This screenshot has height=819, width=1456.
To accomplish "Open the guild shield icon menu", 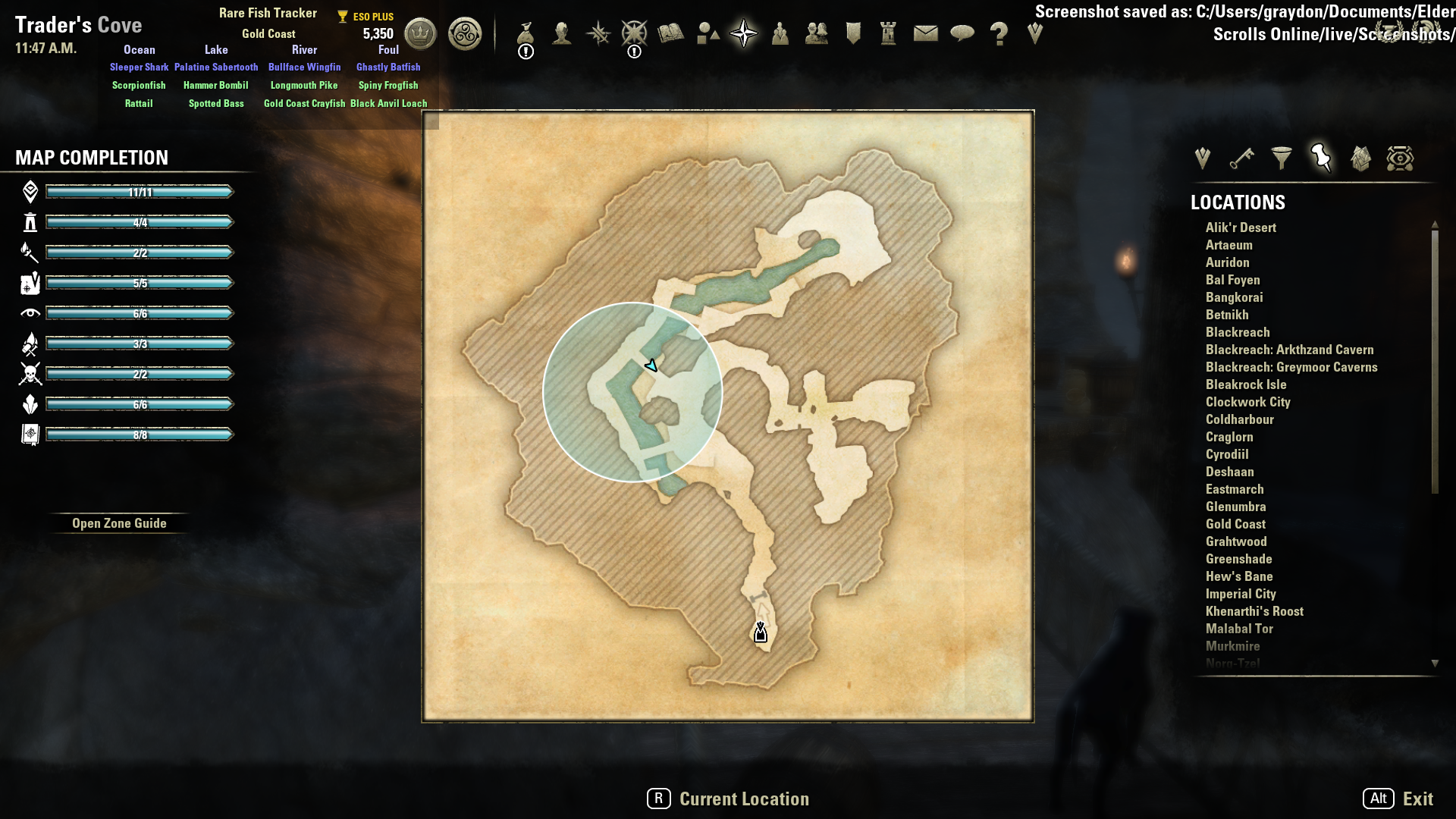I will (853, 34).
